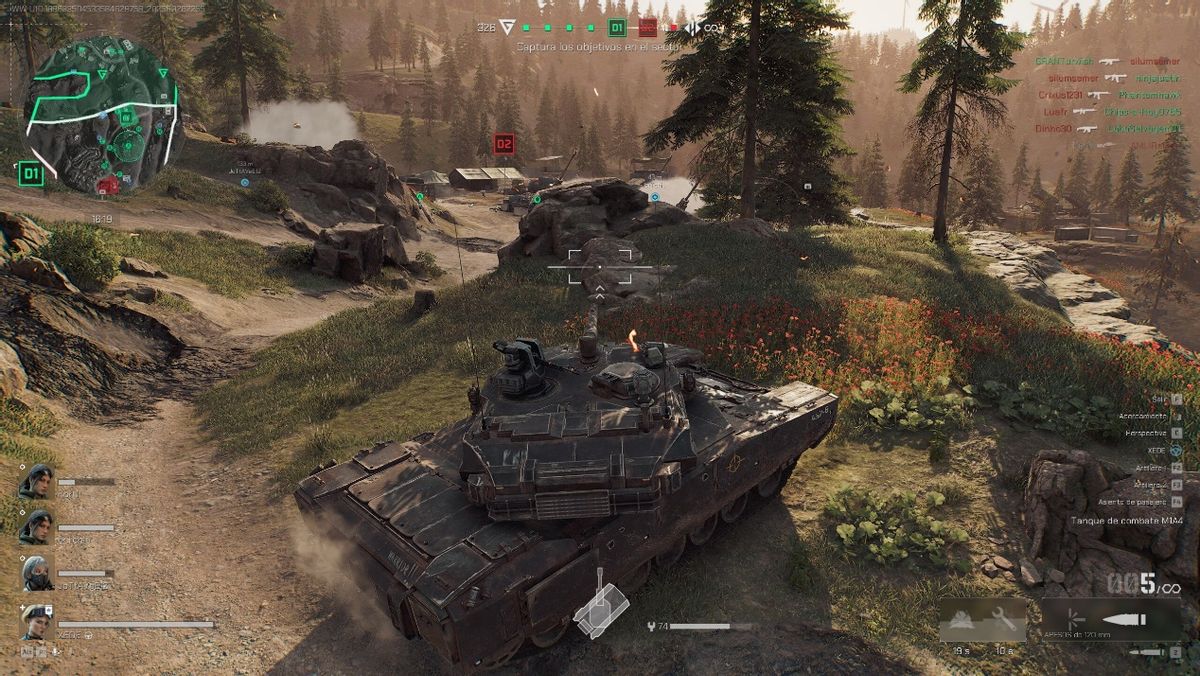Image resolution: width=1200 pixels, height=676 pixels.
Task: Select the green D1 objective in top bar
Action: point(617,28)
